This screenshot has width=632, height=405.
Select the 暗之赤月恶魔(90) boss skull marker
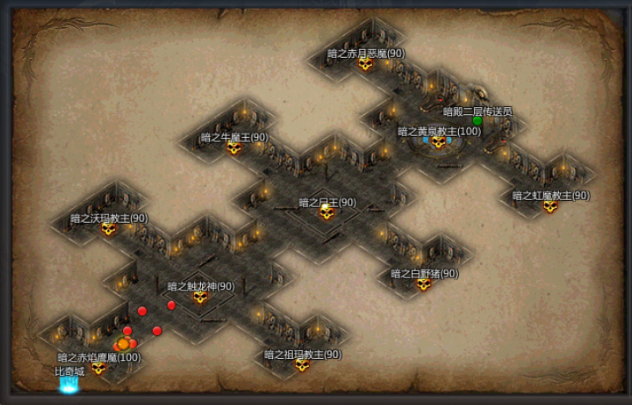[x=366, y=65]
